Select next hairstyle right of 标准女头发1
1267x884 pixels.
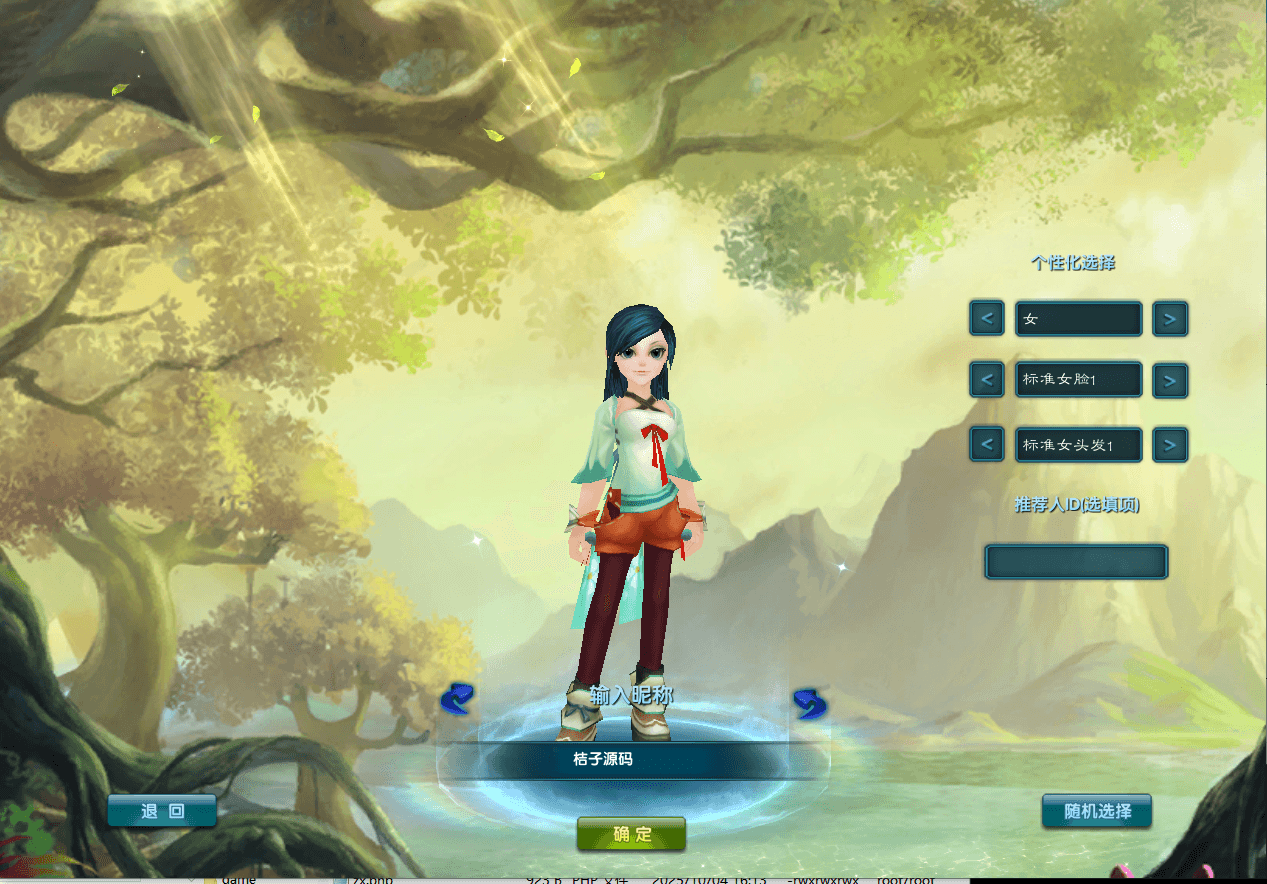click(1170, 444)
